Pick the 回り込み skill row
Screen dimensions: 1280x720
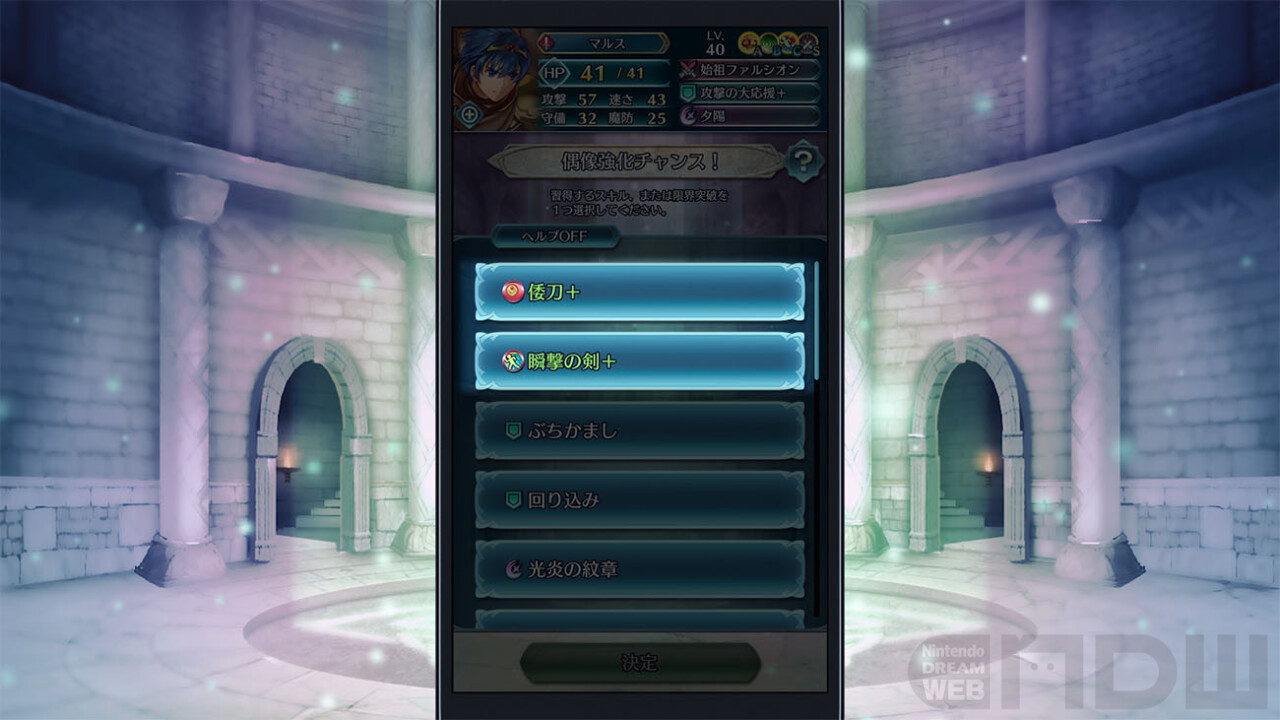click(639, 500)
